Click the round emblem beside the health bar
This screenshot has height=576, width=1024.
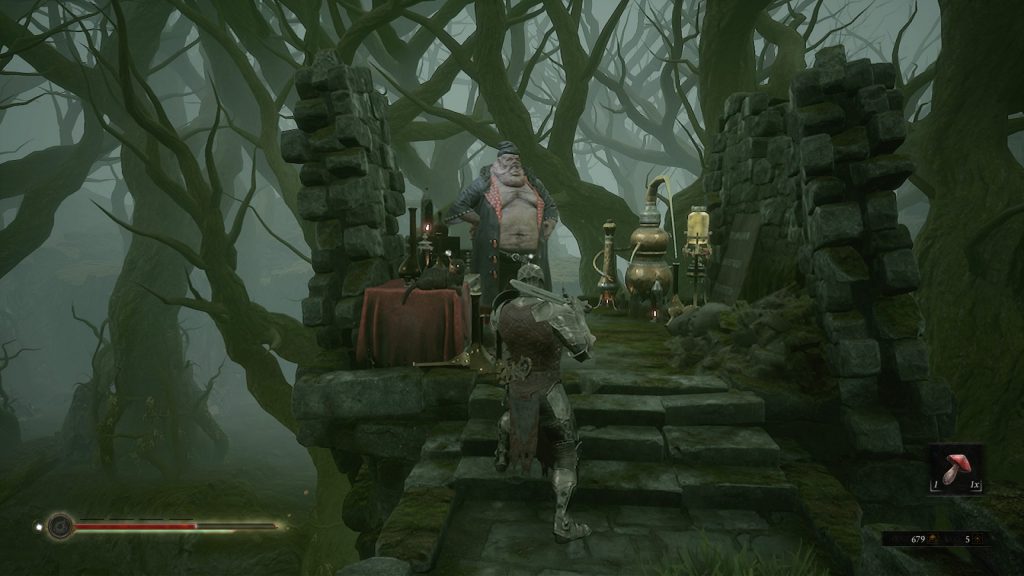tap(60, 525)
